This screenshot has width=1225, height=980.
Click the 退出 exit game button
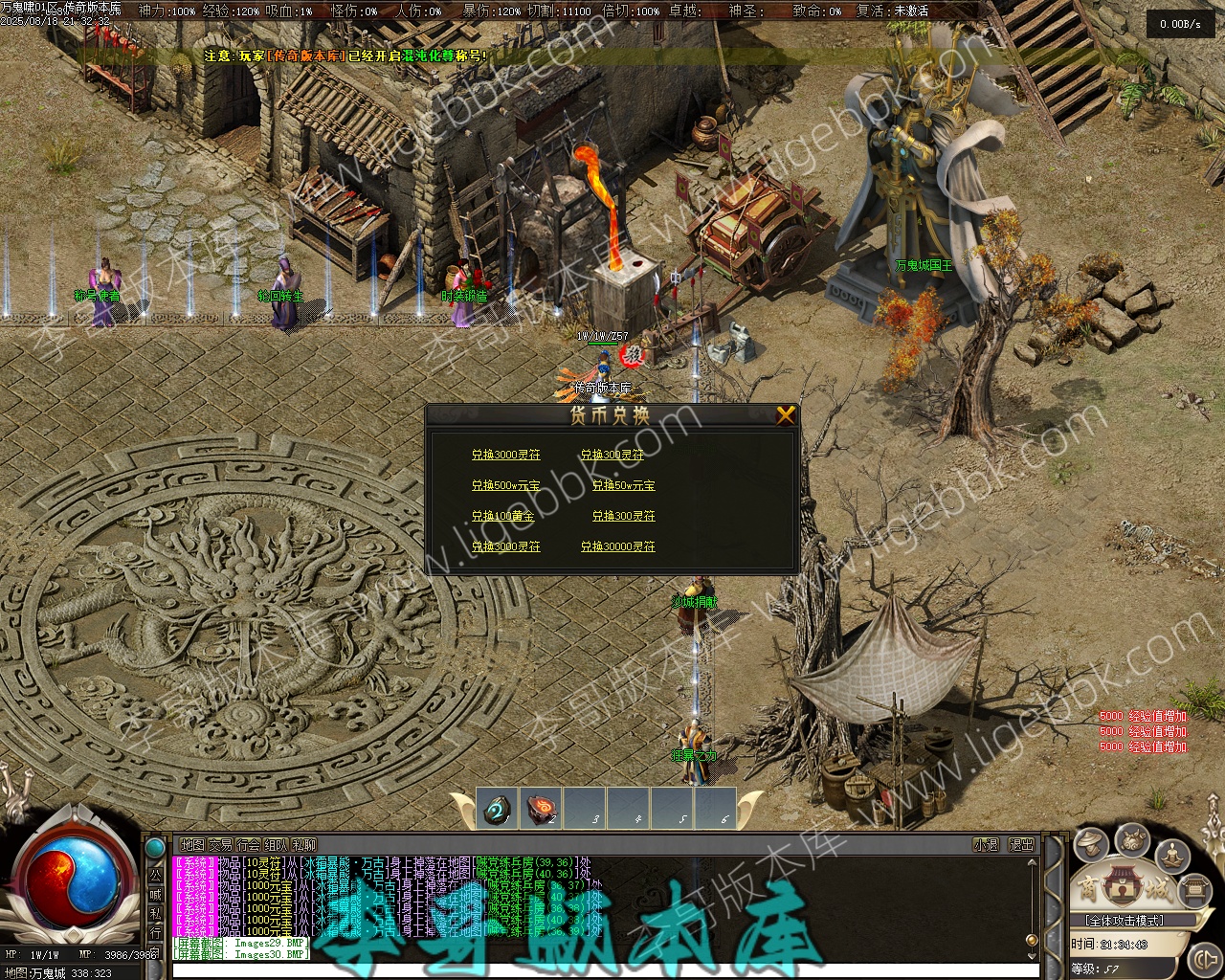click(1022, 845)
